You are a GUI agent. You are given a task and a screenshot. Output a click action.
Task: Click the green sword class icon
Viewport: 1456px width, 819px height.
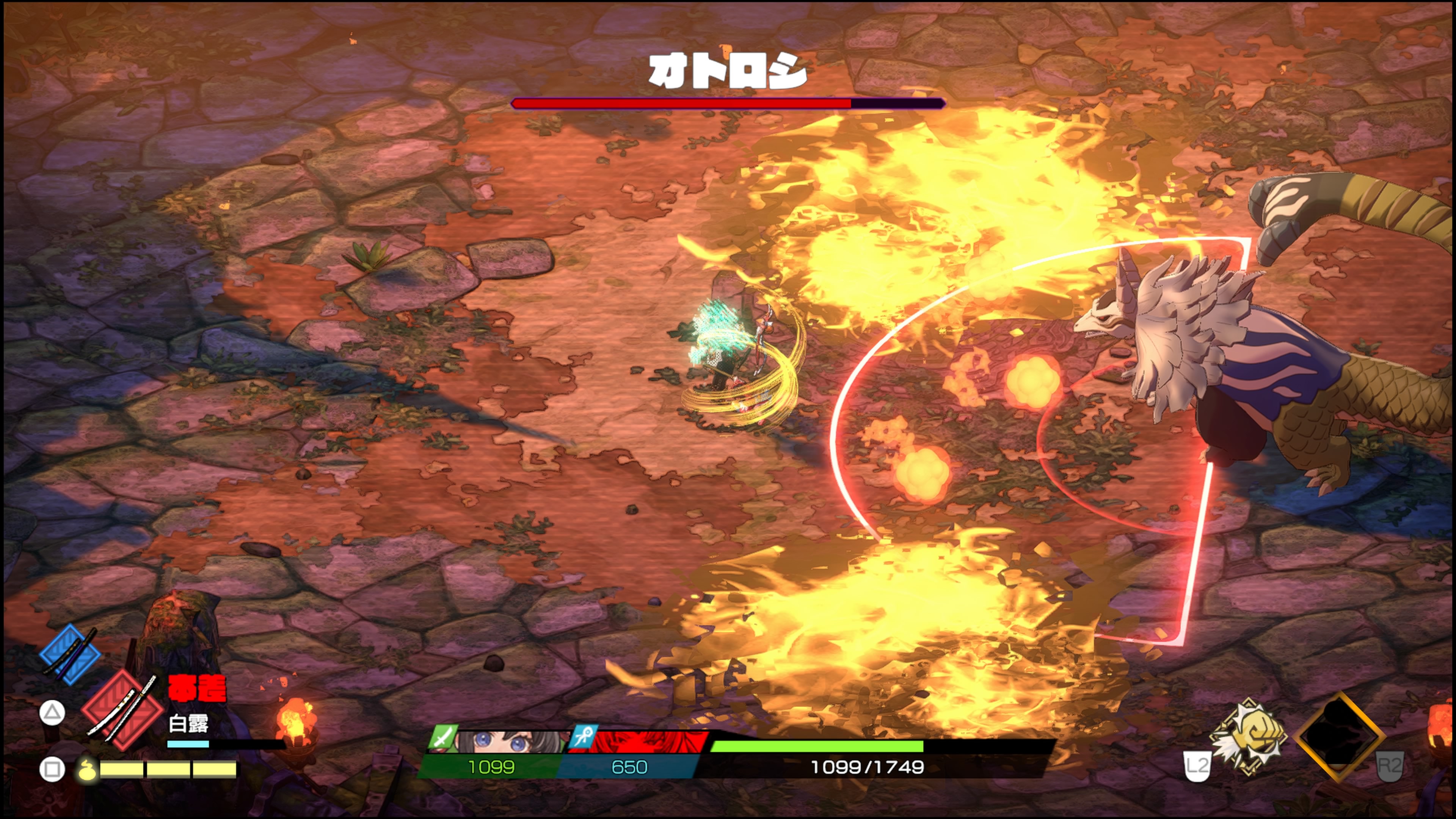tap(442, 737)
